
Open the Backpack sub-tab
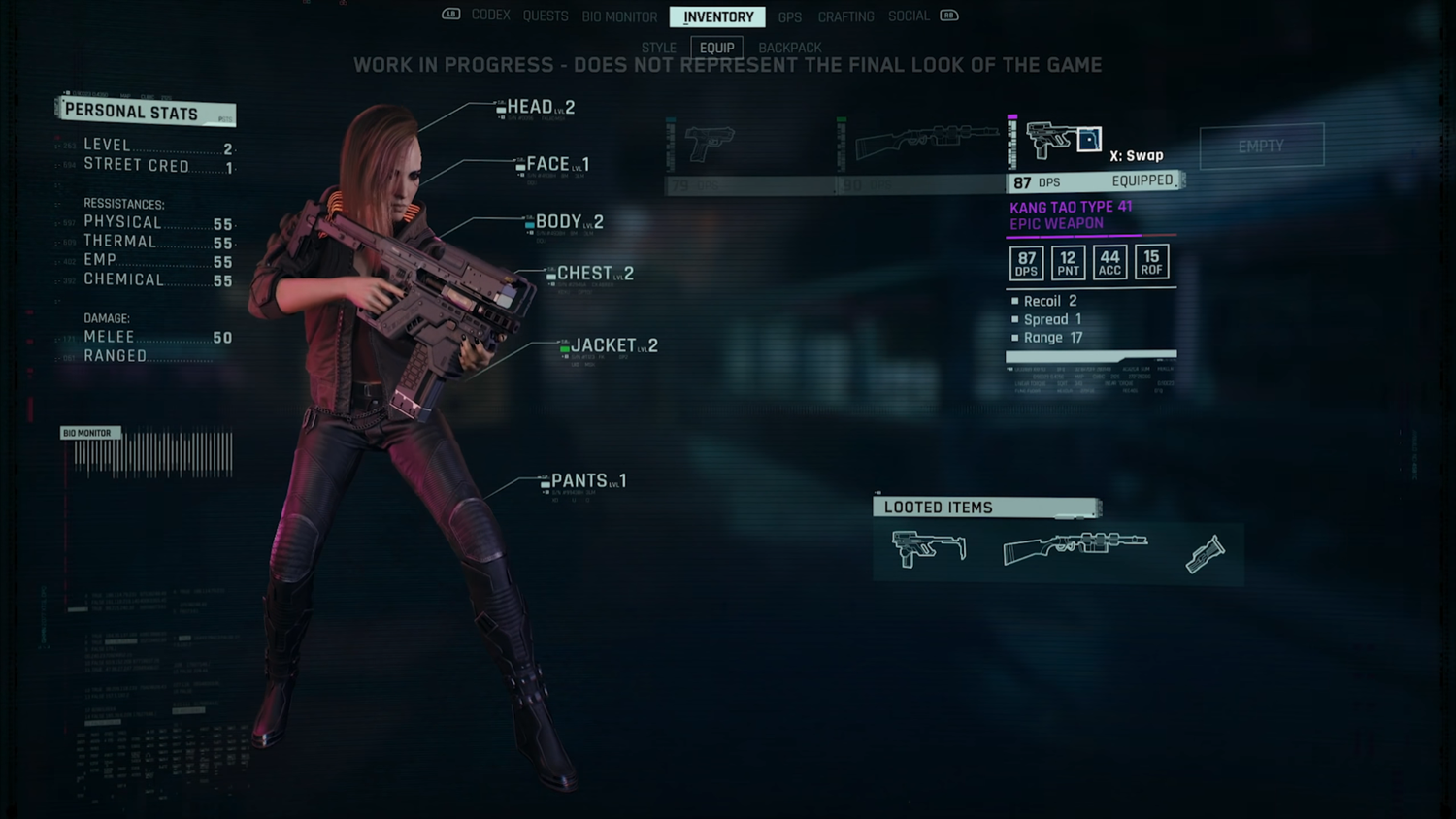[x=789, y=48]
